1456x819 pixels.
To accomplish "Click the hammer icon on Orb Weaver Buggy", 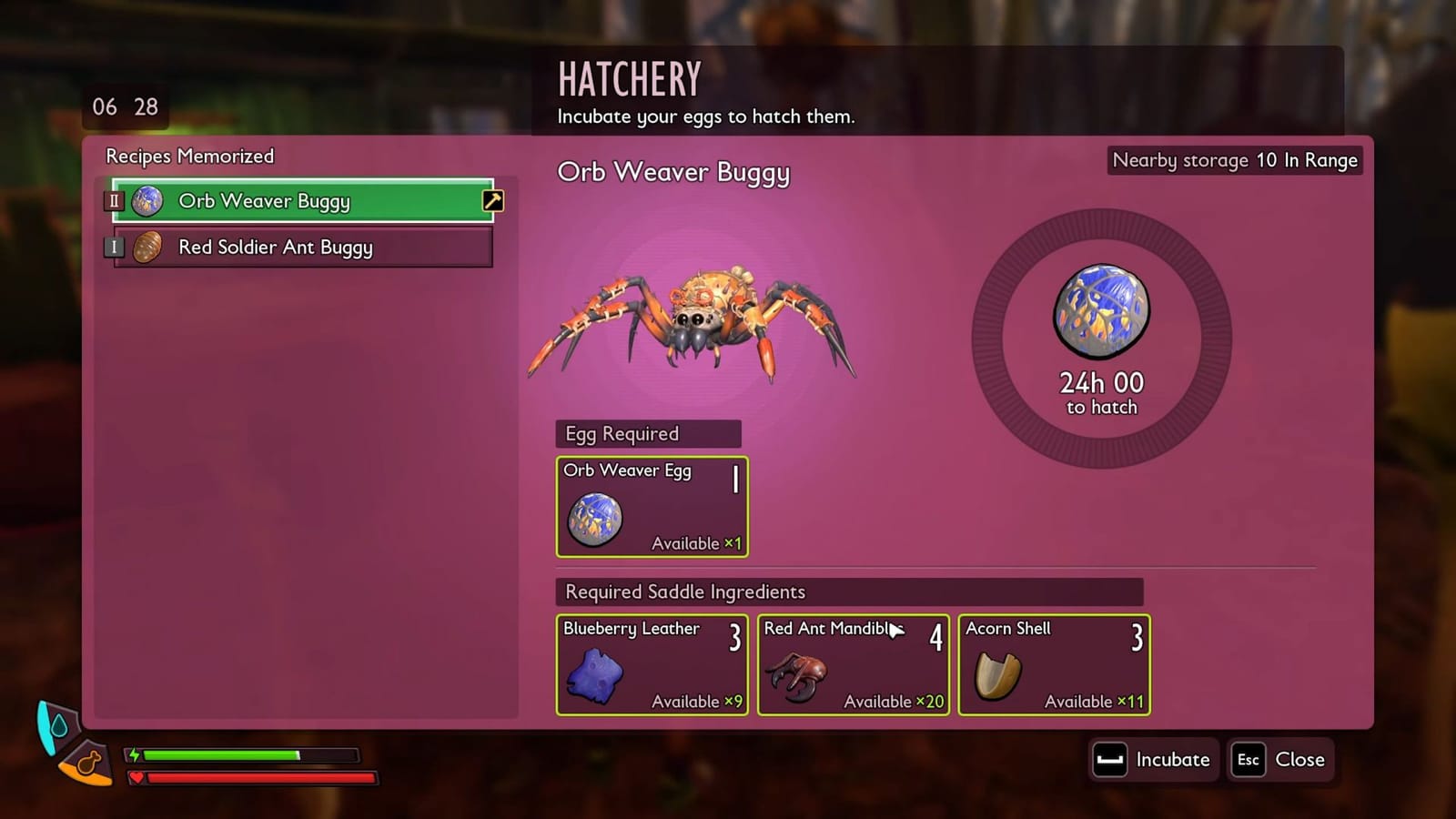I will pyautogui.click(x=491, y=200).
